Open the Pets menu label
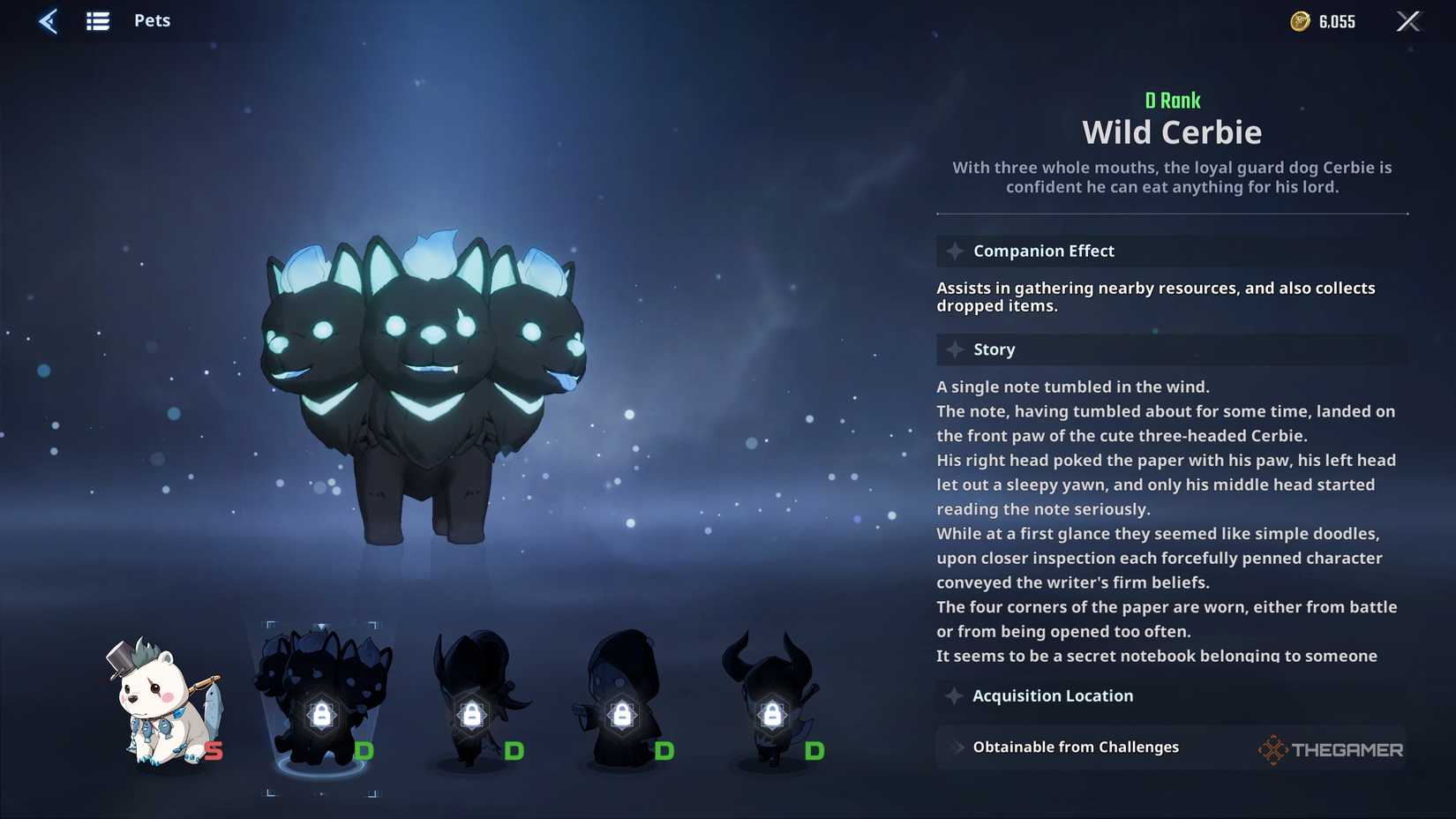This screenshot has height=819, width=1456. pos(152,20)
